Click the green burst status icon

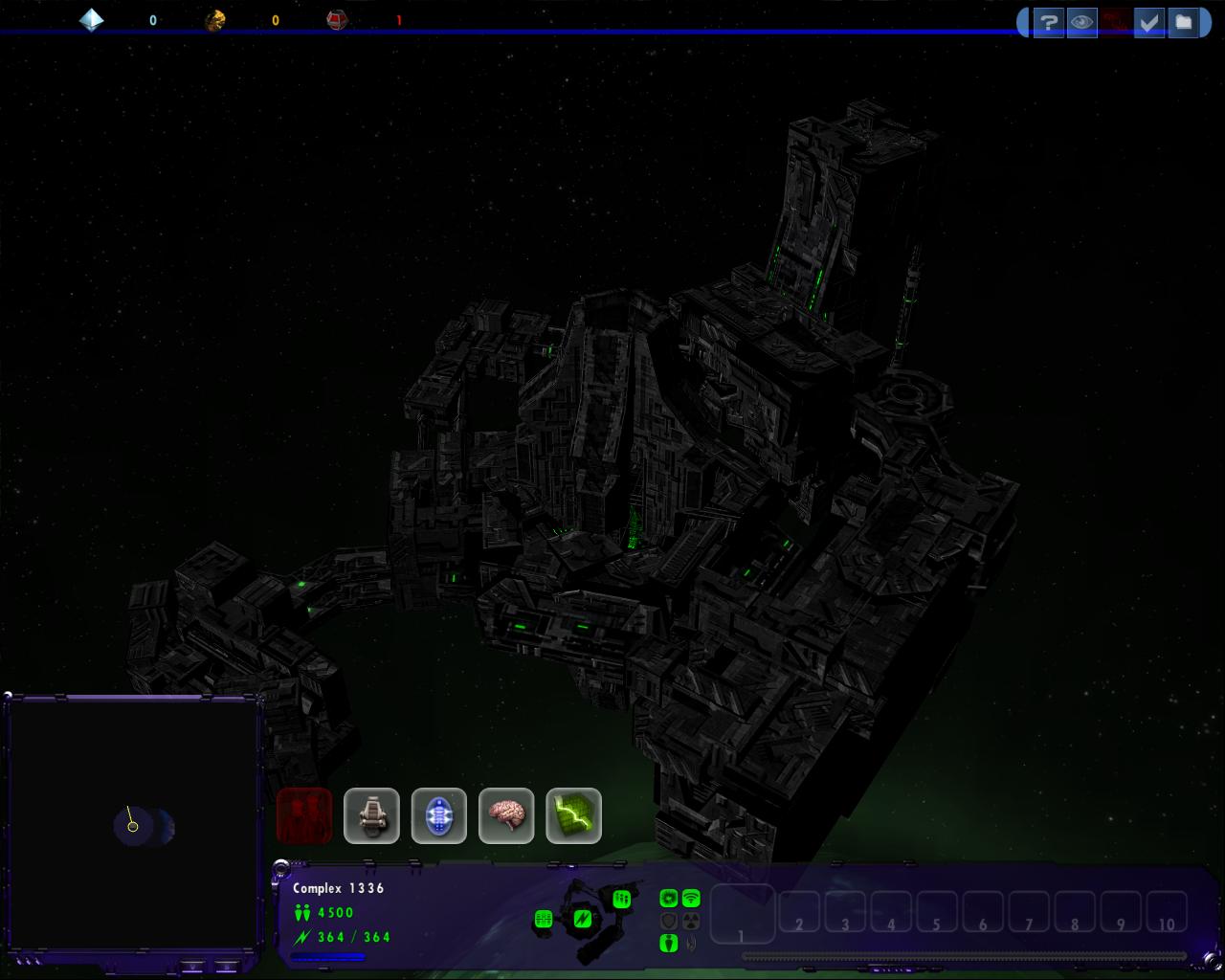click(x=669, y=899)
